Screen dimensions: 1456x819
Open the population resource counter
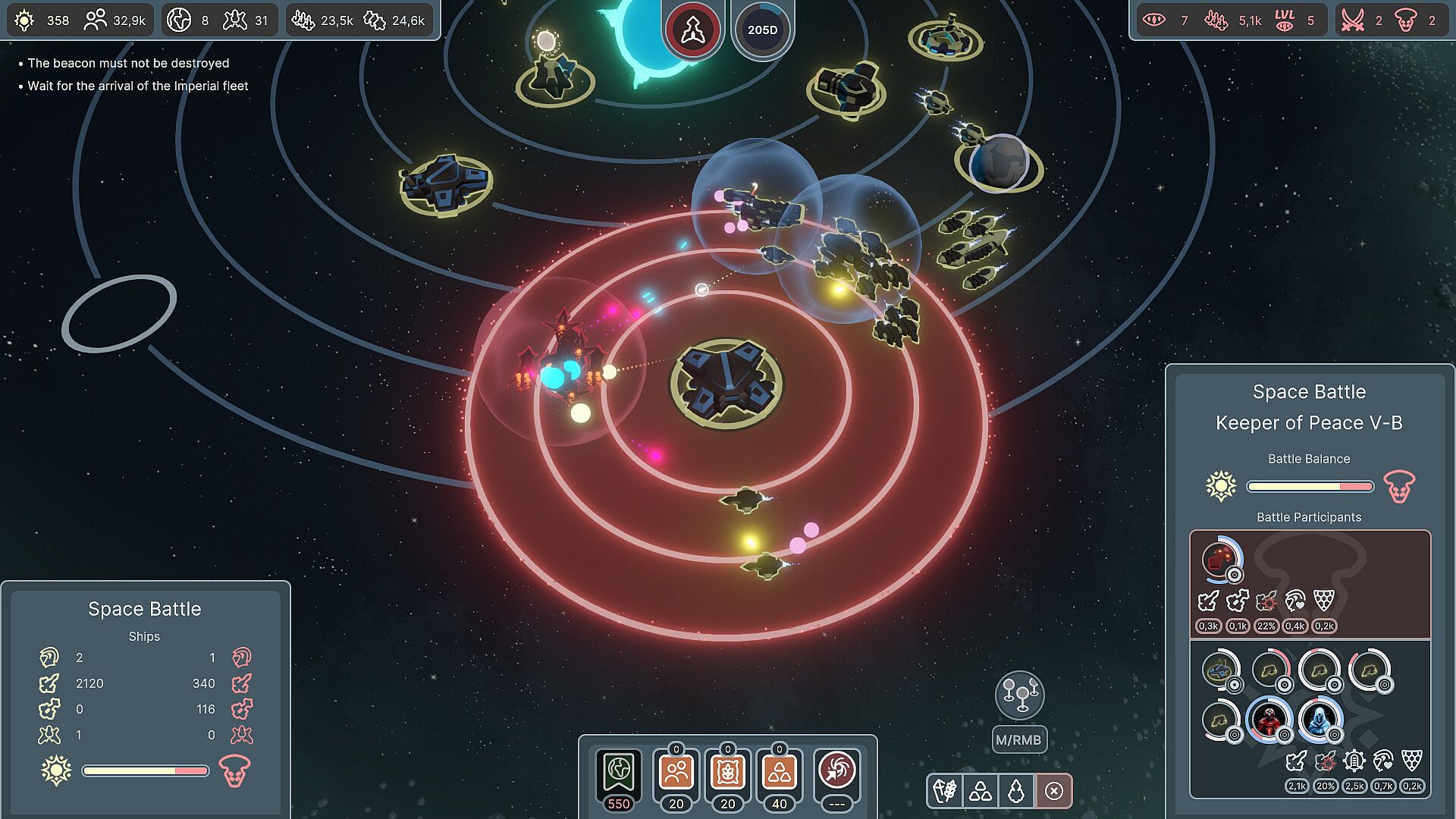[115, 20]
